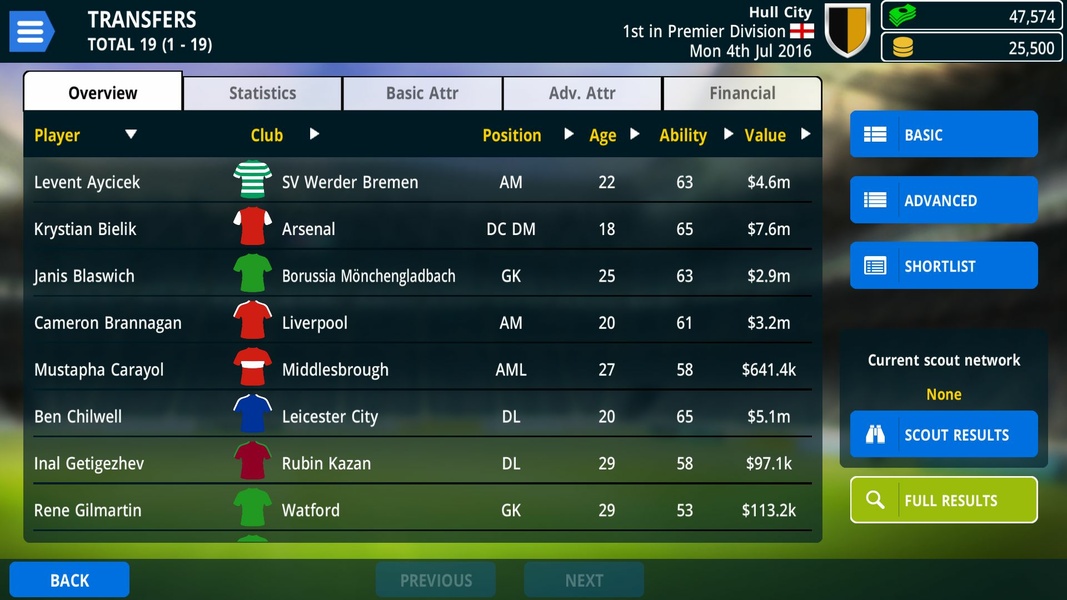Open the Basic search button
Screen dimensions: 1067x600
coord(943,135)
